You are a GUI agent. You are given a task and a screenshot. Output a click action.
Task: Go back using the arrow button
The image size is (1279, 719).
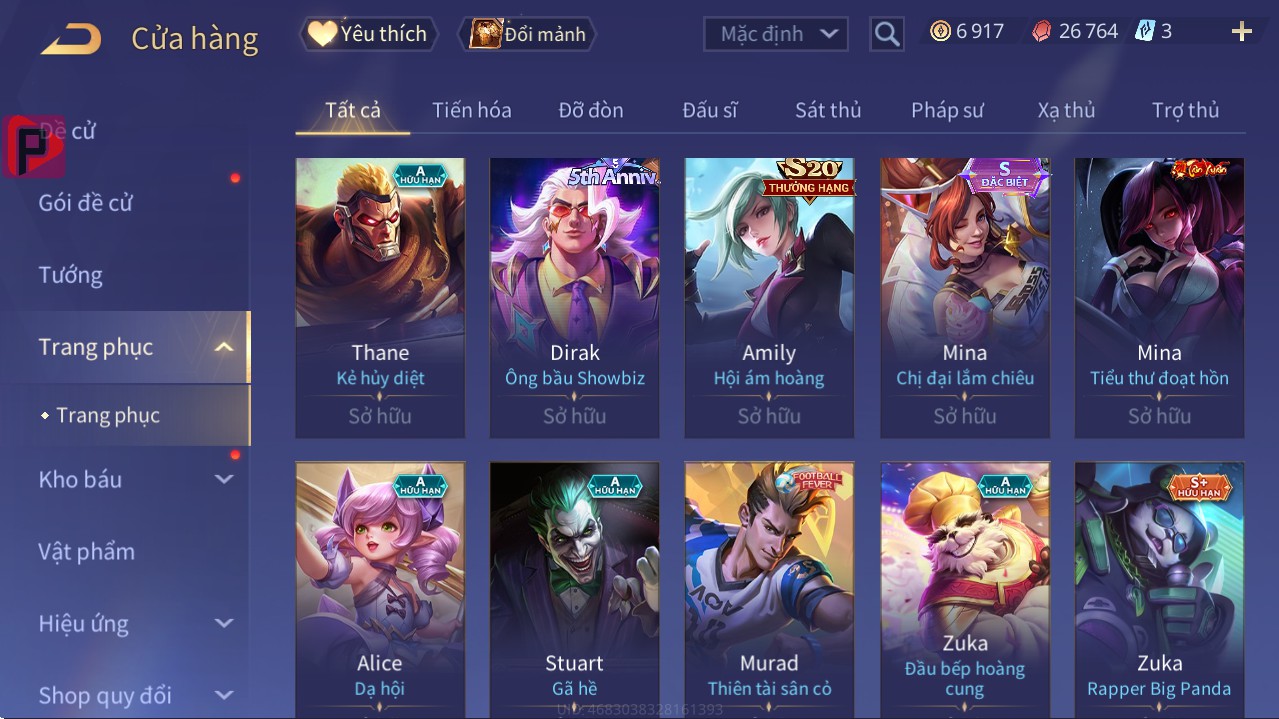point(71,39)
